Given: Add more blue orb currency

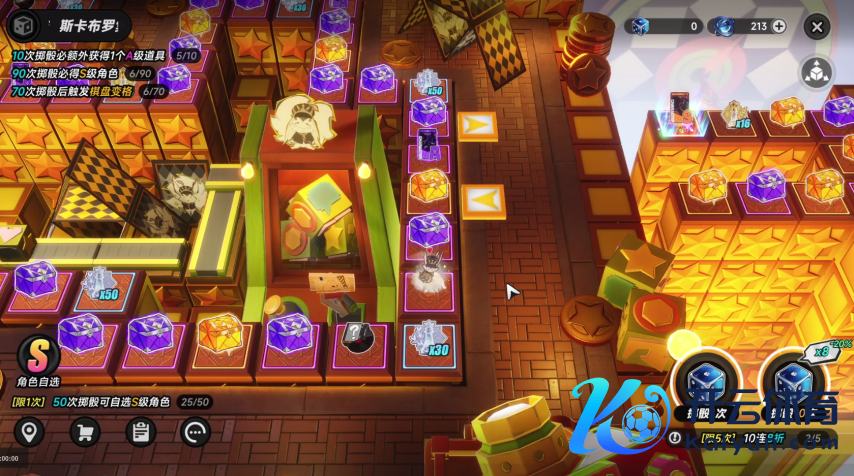Looking at the screenshot, I should [779, 27].
